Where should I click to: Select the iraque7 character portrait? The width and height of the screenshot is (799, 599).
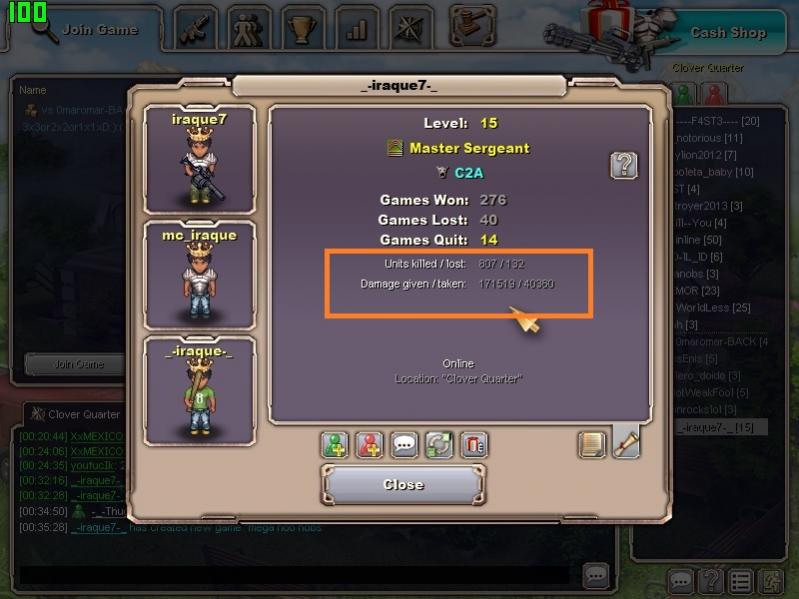tap(200, 160)
